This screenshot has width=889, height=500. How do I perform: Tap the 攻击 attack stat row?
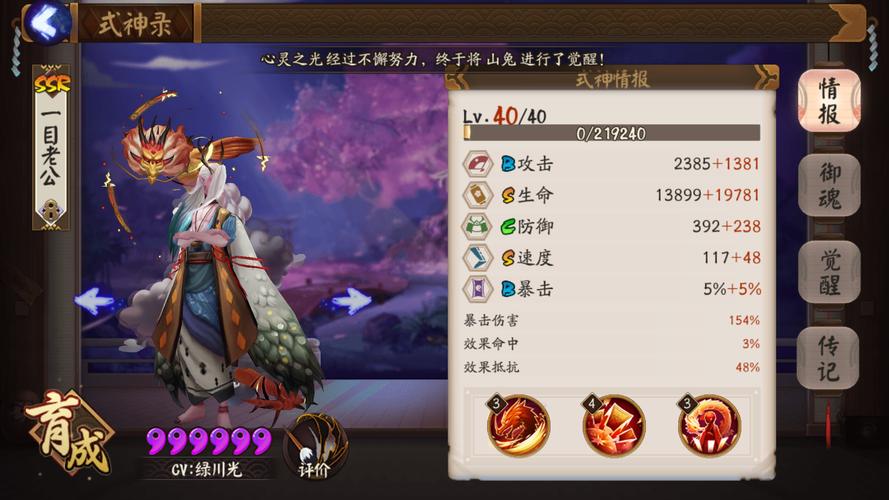pyautogui.click(x=611, y=163)
